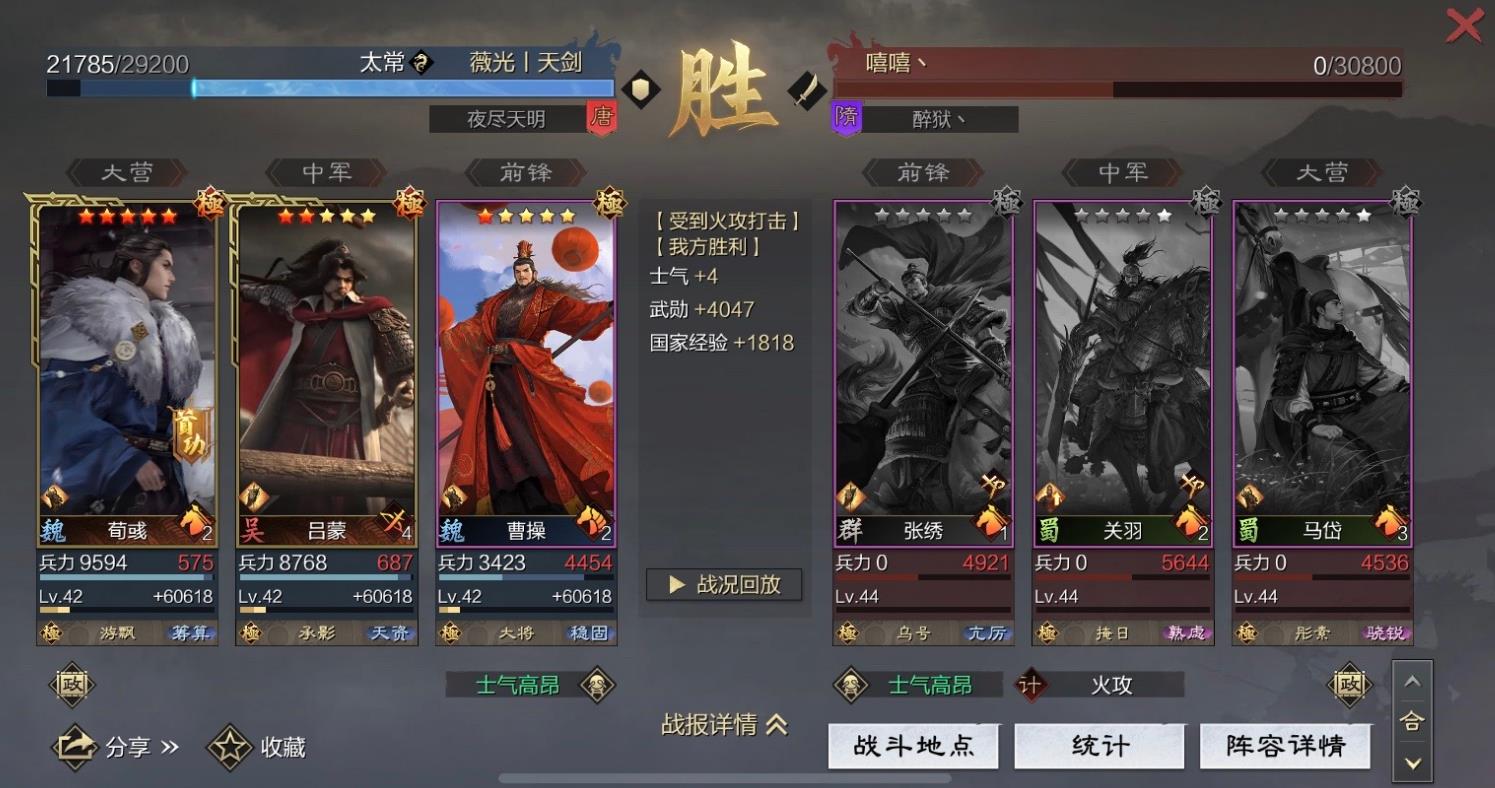Click the upward scroll chevron on the right
Image resolution: width=1495 pixels, height=788 pixels.
pyautogui.click(x=1412, y=681)
